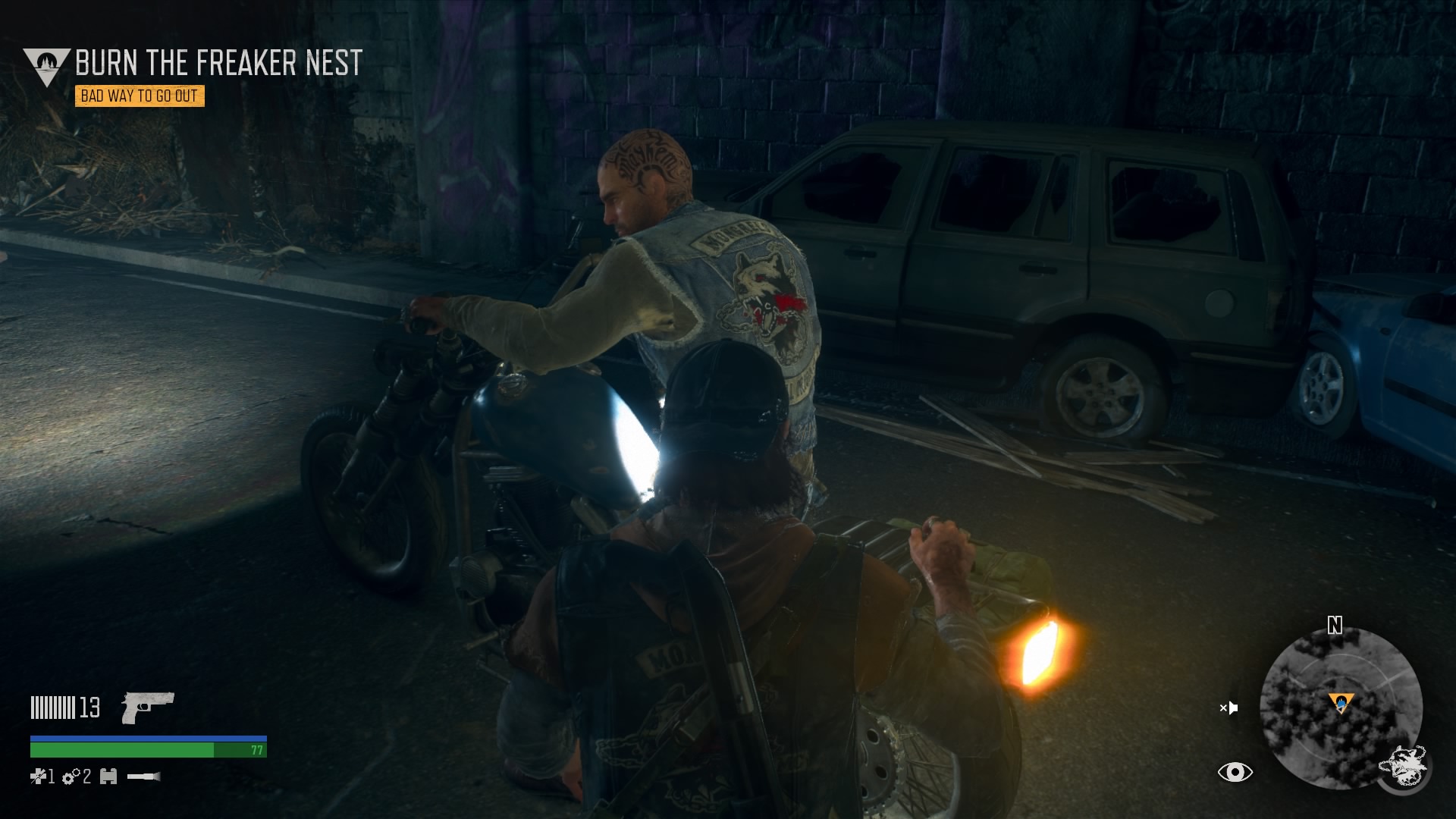1456x819 pixels.
Task: Enable survival vision via the eye icon
Action: [1235, 773]
